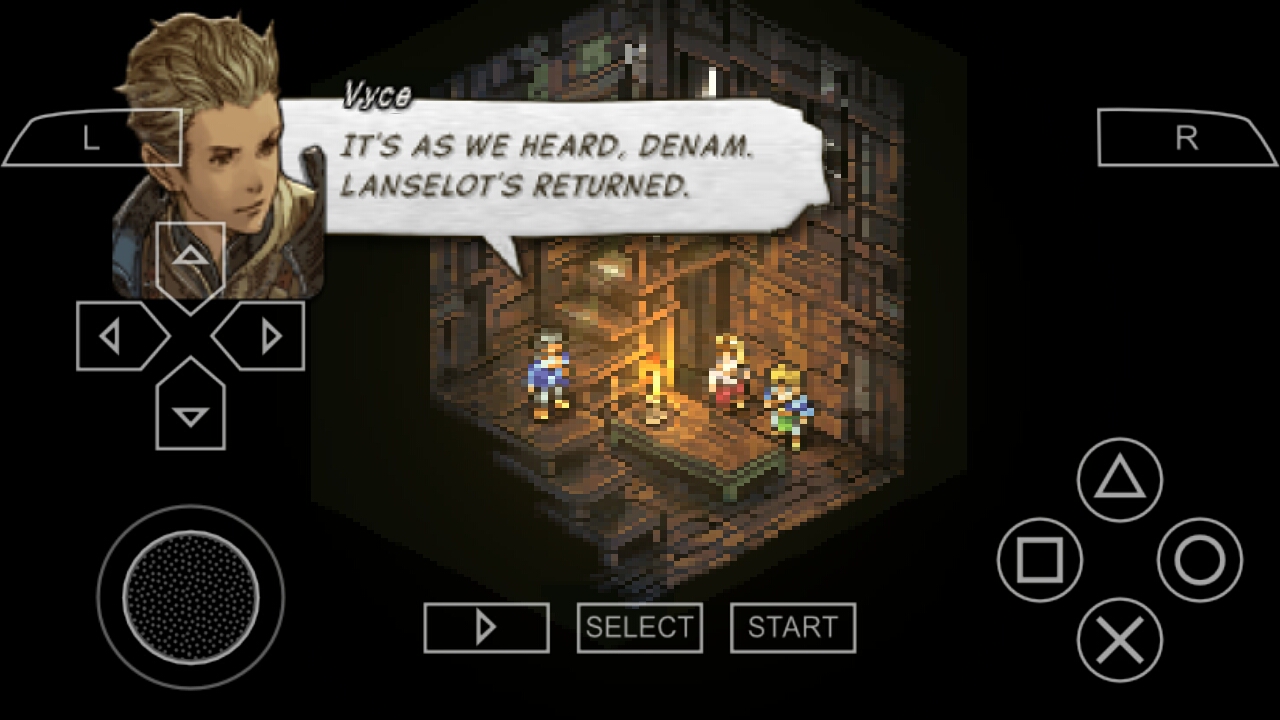Tap the square face button
The height and width of the screenshot is (720, 1280).
pos(1040,560)
